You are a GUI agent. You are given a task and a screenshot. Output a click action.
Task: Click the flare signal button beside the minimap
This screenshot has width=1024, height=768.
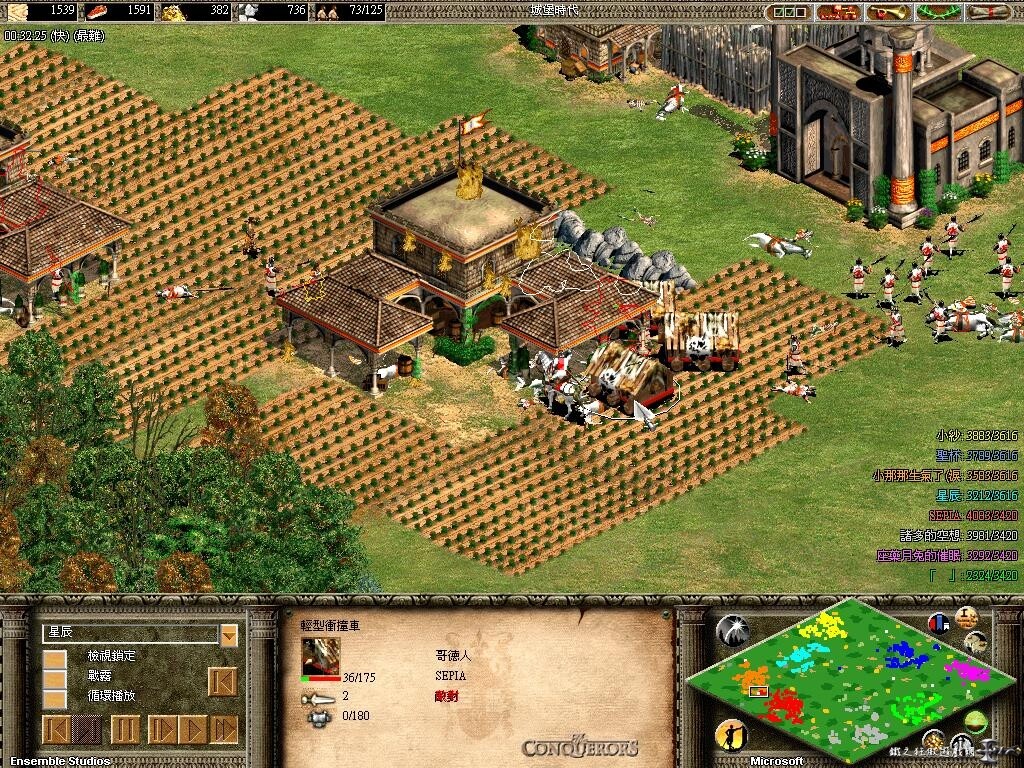733,630
